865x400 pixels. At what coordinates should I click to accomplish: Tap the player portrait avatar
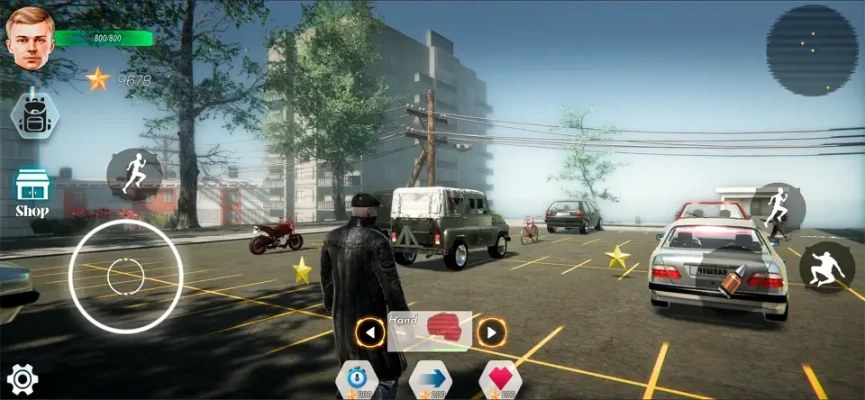pos(30,38)
